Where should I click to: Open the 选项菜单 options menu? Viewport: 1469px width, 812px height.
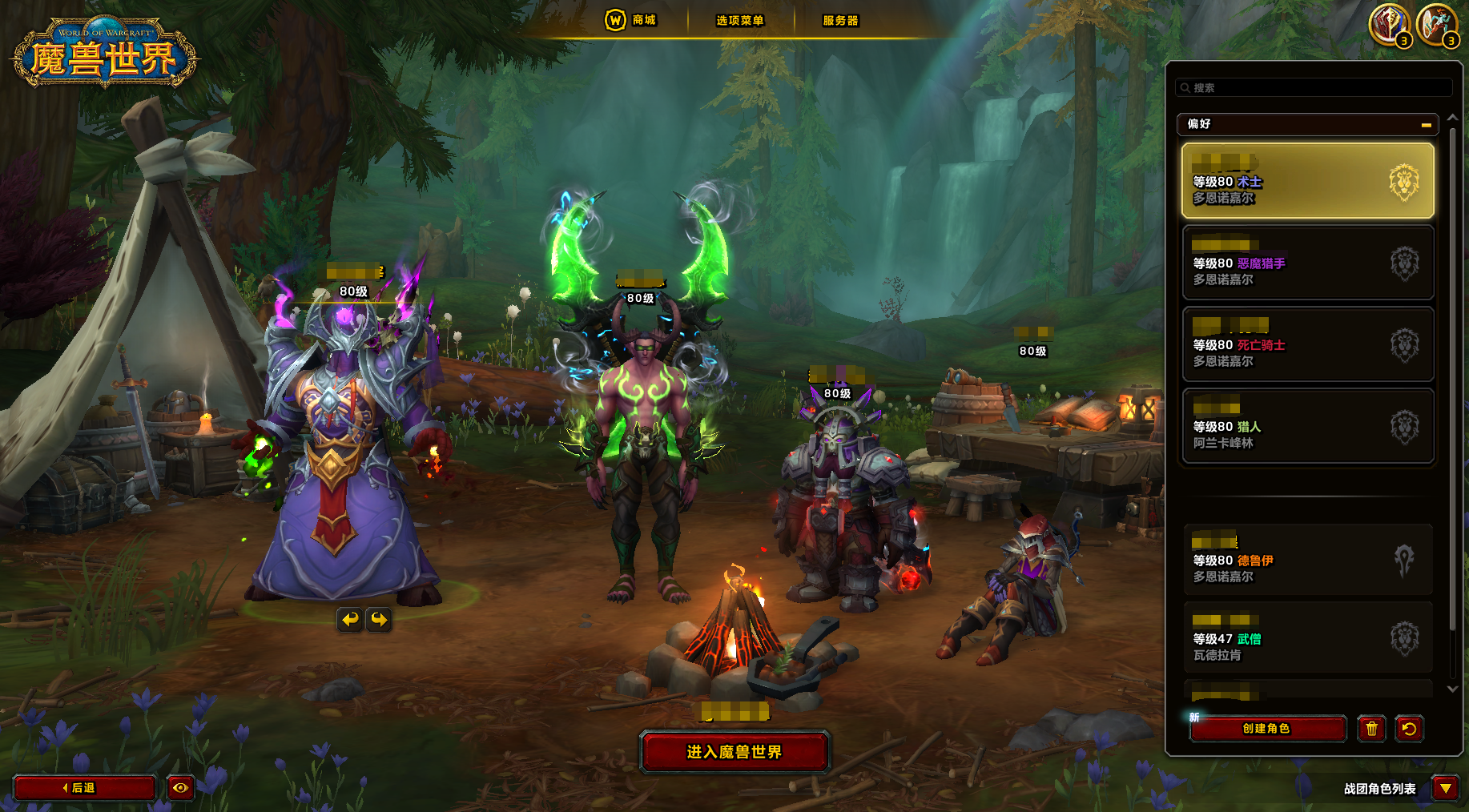tap(739, 21)
